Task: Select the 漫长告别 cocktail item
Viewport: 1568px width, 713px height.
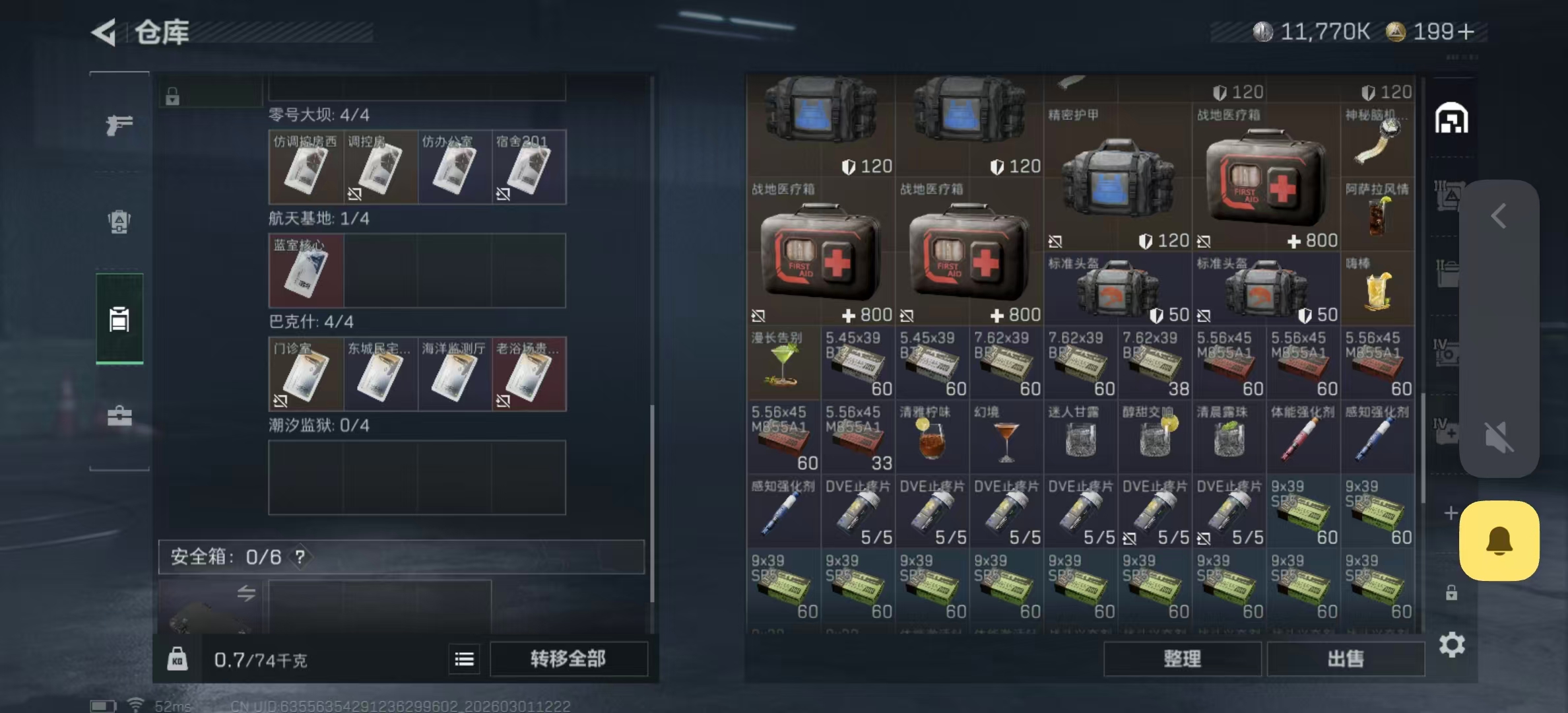Action: click(783, 362)
